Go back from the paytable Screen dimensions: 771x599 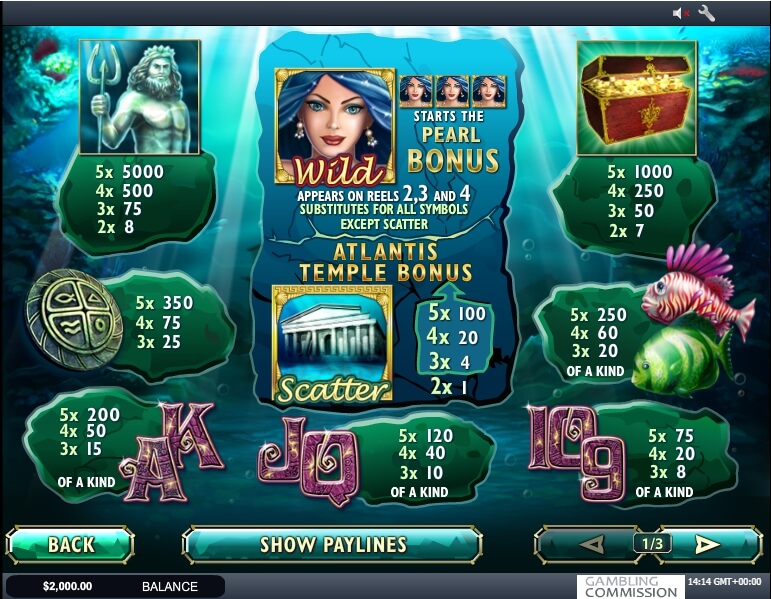[x=70, y=545]
